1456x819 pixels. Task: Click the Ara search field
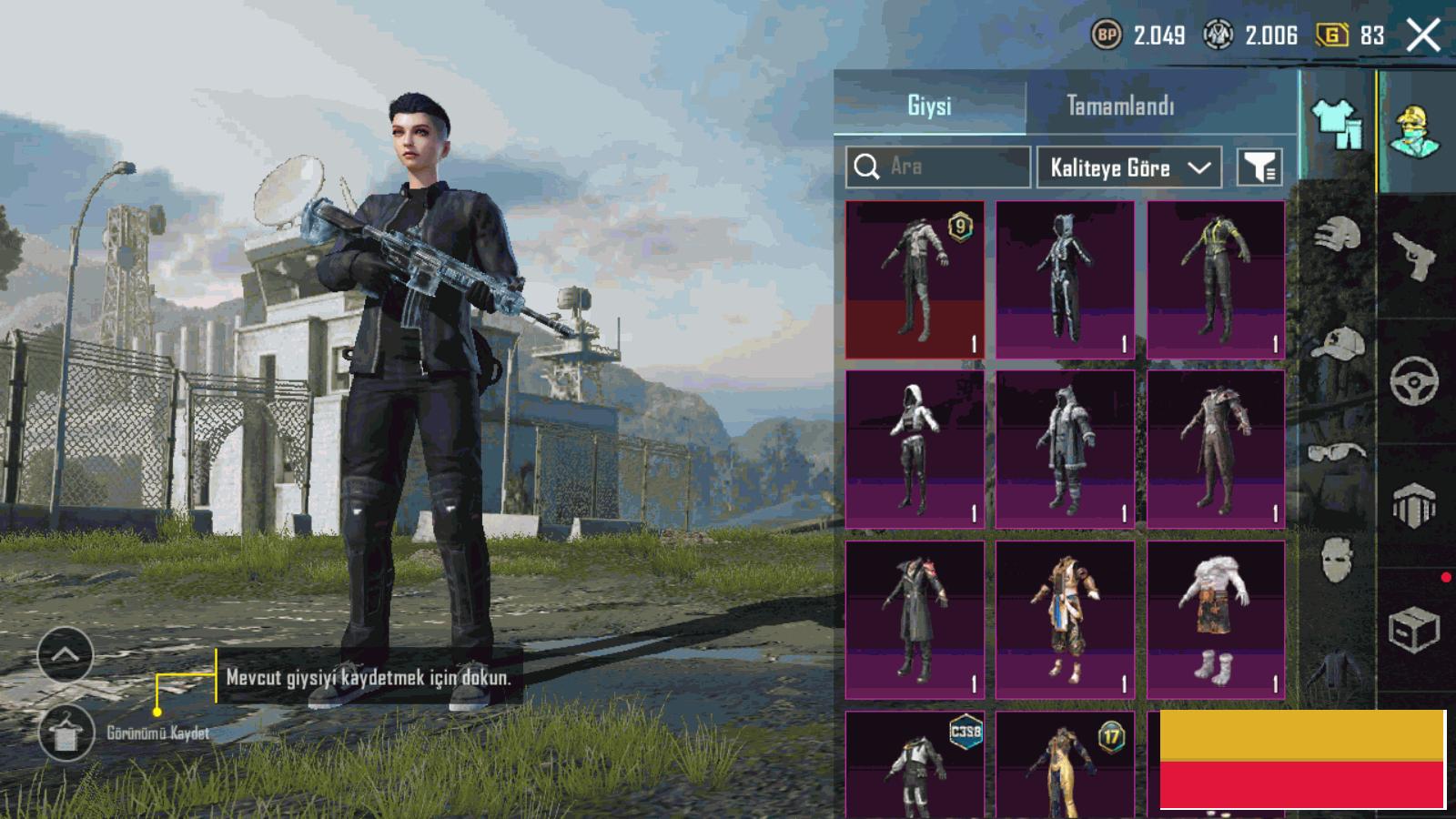coord(938,167)
